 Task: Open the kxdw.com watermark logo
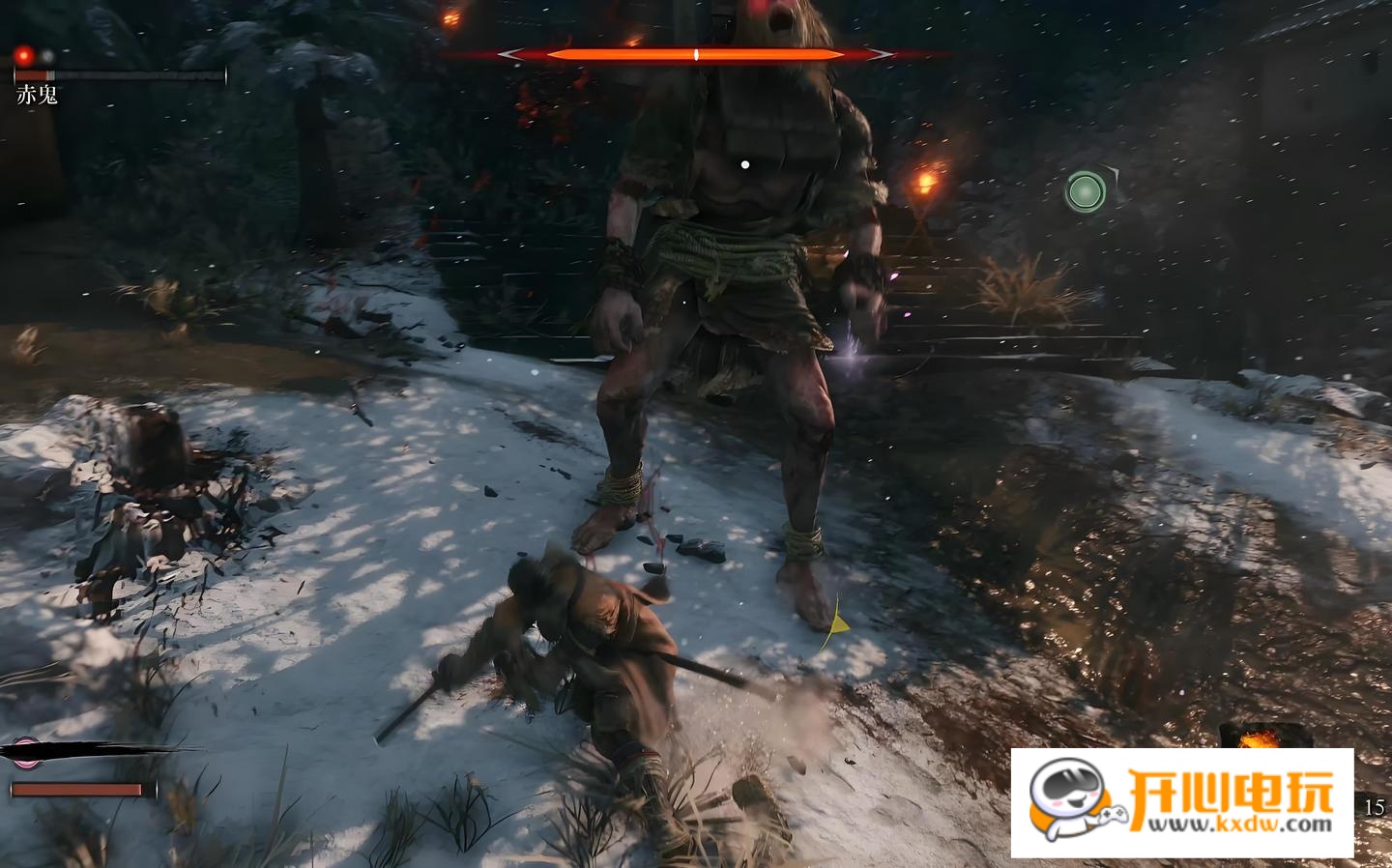click(1182, 802)
